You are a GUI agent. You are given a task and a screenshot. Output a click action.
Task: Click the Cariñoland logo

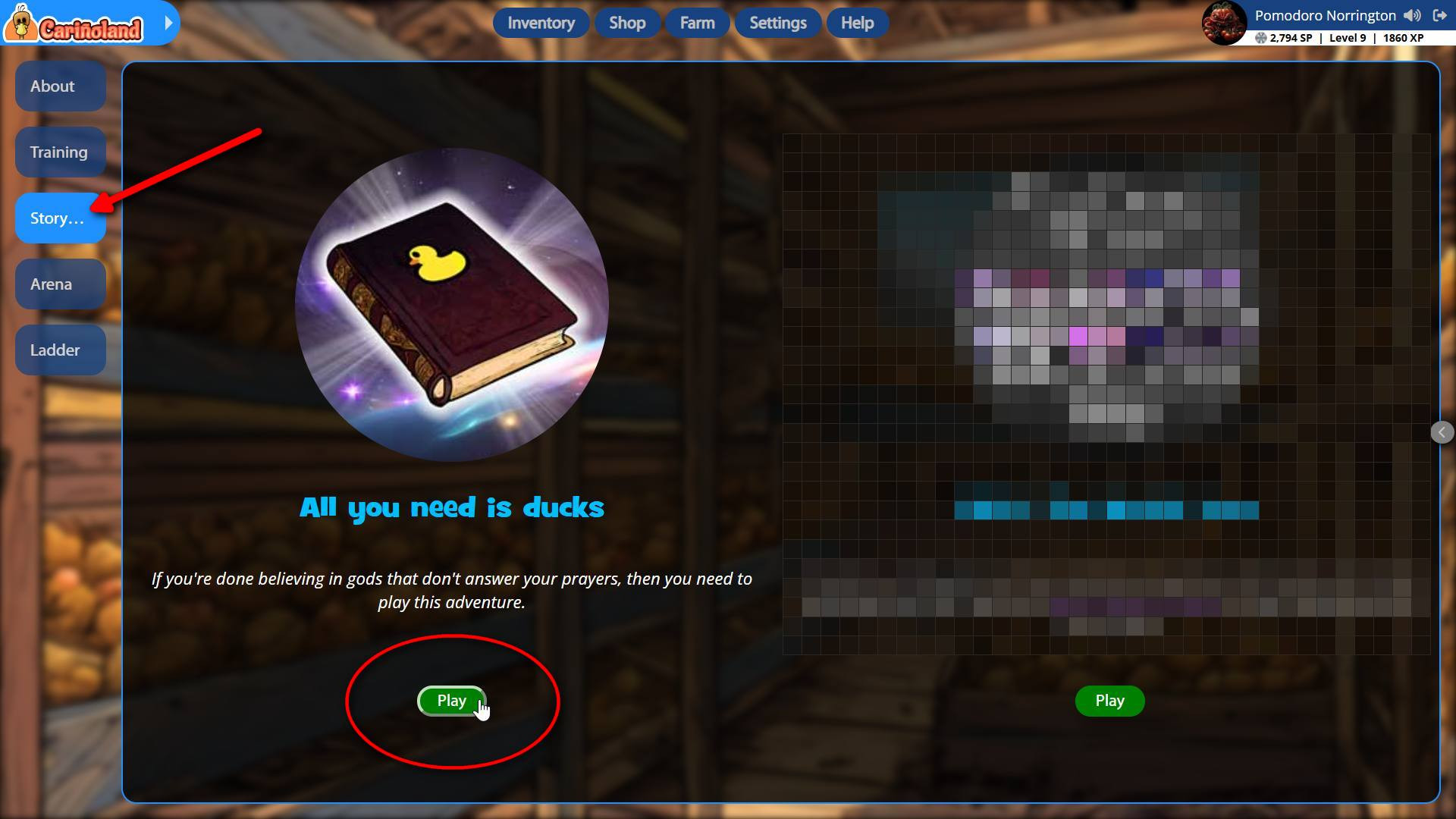coord(76,24)
